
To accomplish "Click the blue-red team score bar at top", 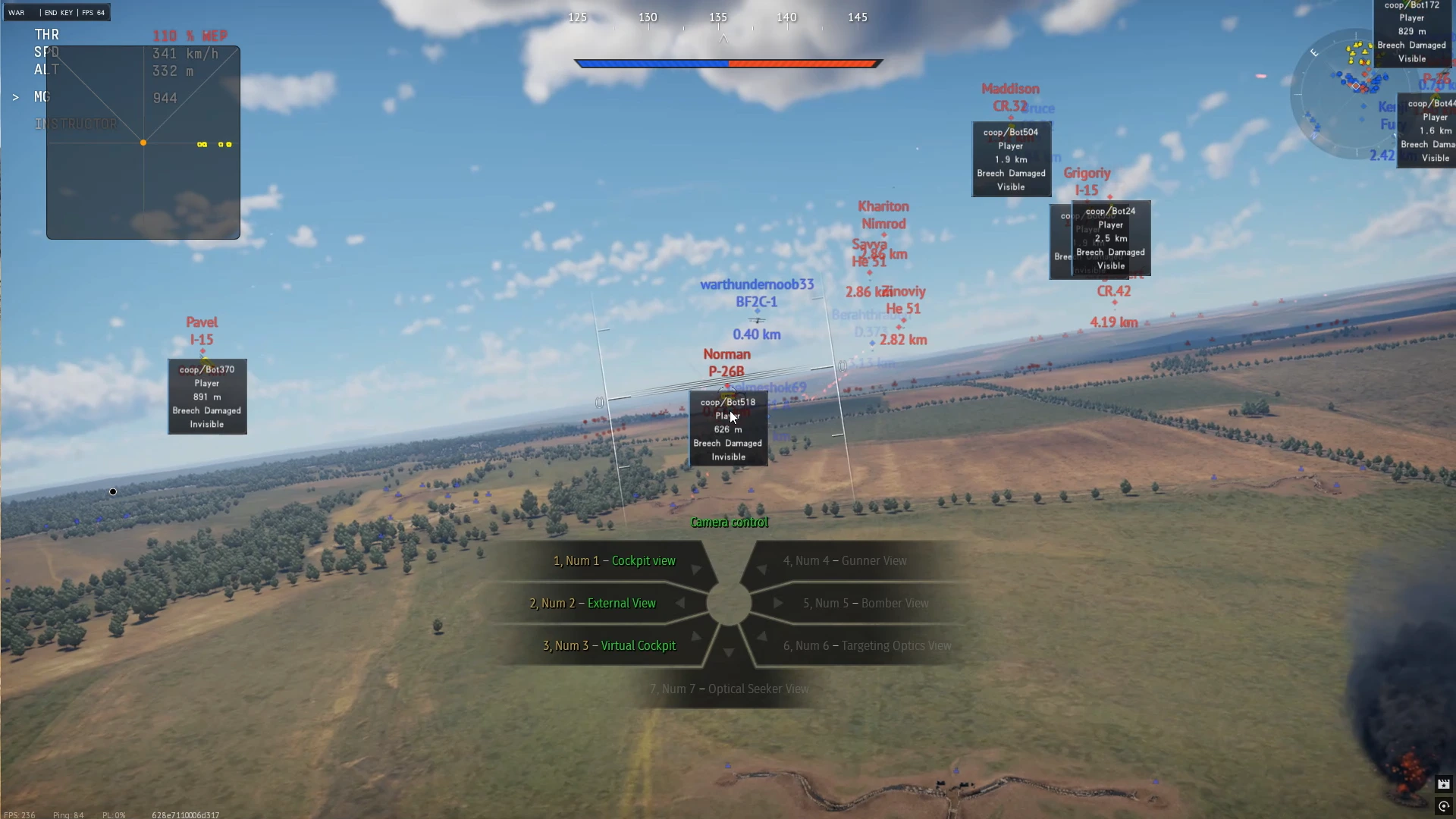I will tap(728, 64).
